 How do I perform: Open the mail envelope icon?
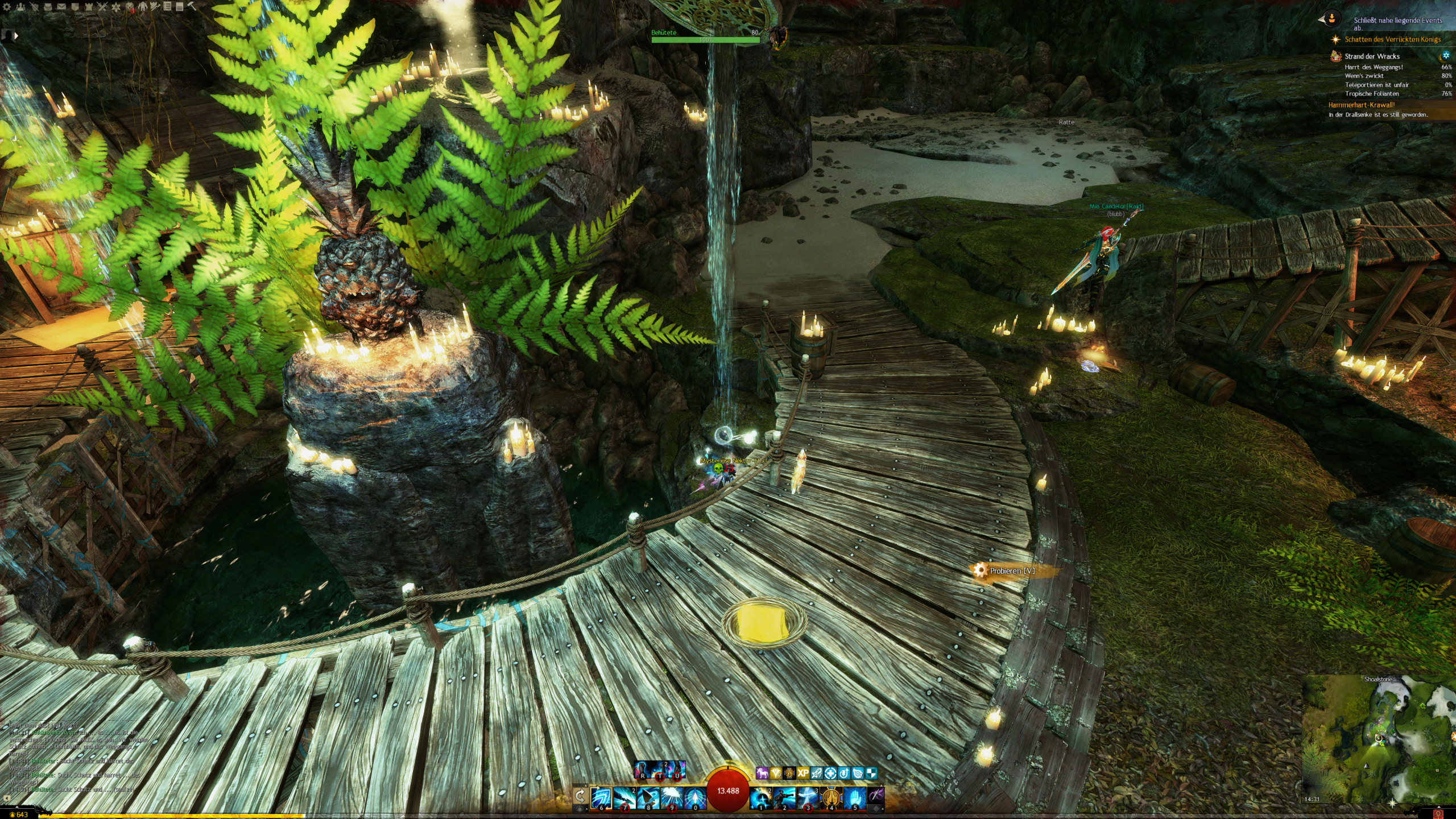(61, 7)
